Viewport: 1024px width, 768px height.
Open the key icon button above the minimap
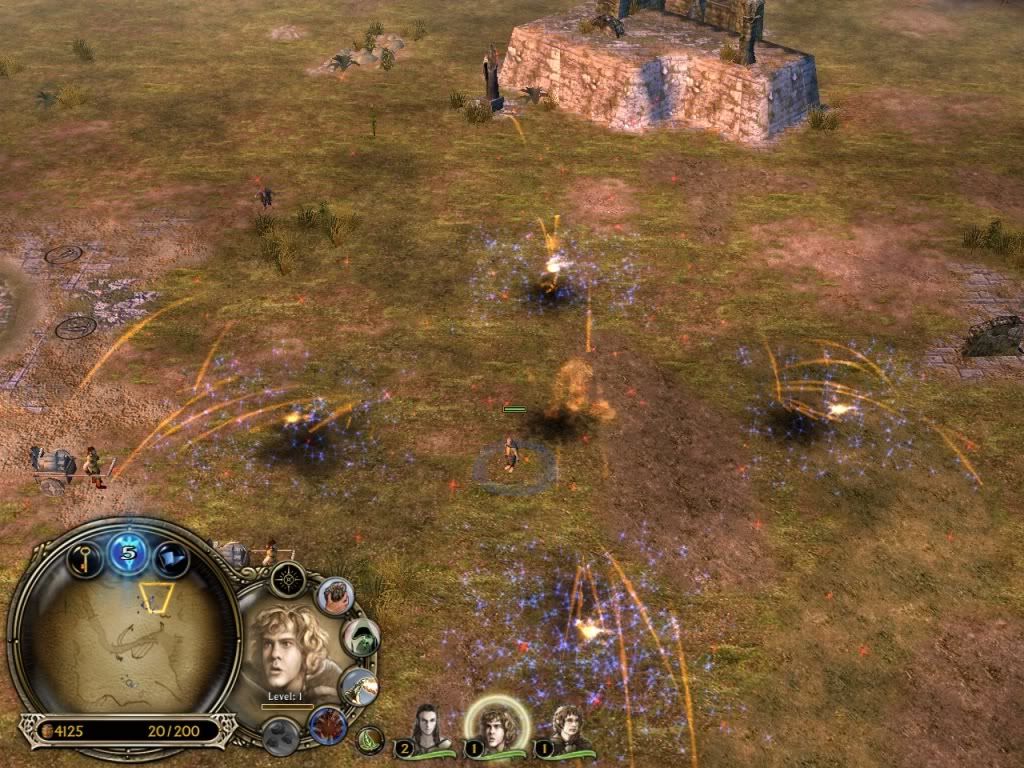84,558
